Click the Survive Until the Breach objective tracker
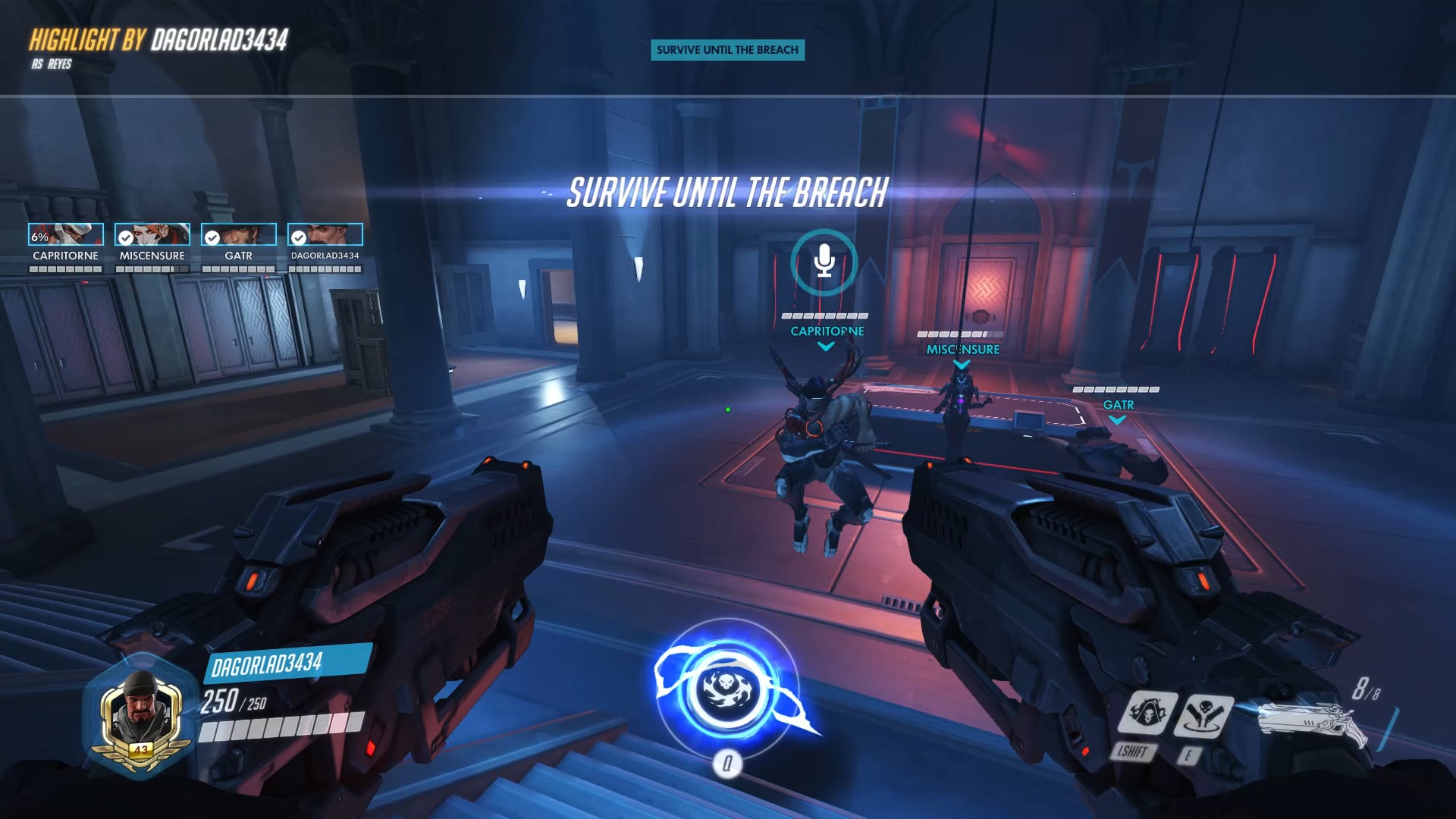Screen dimensions: 1456x819 (x=727, y=50)
